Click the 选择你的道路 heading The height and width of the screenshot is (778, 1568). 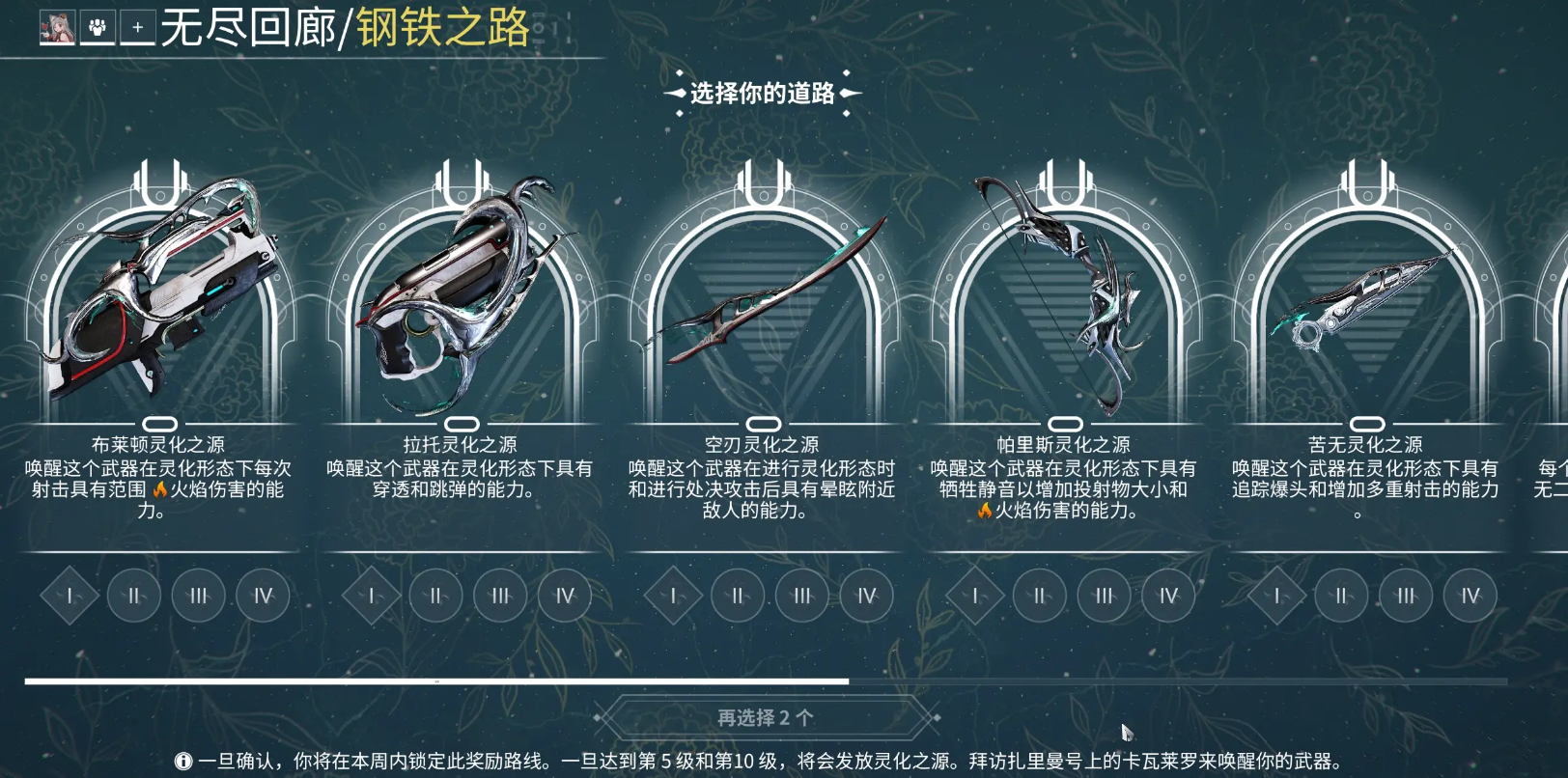click(x=762, y=93)
